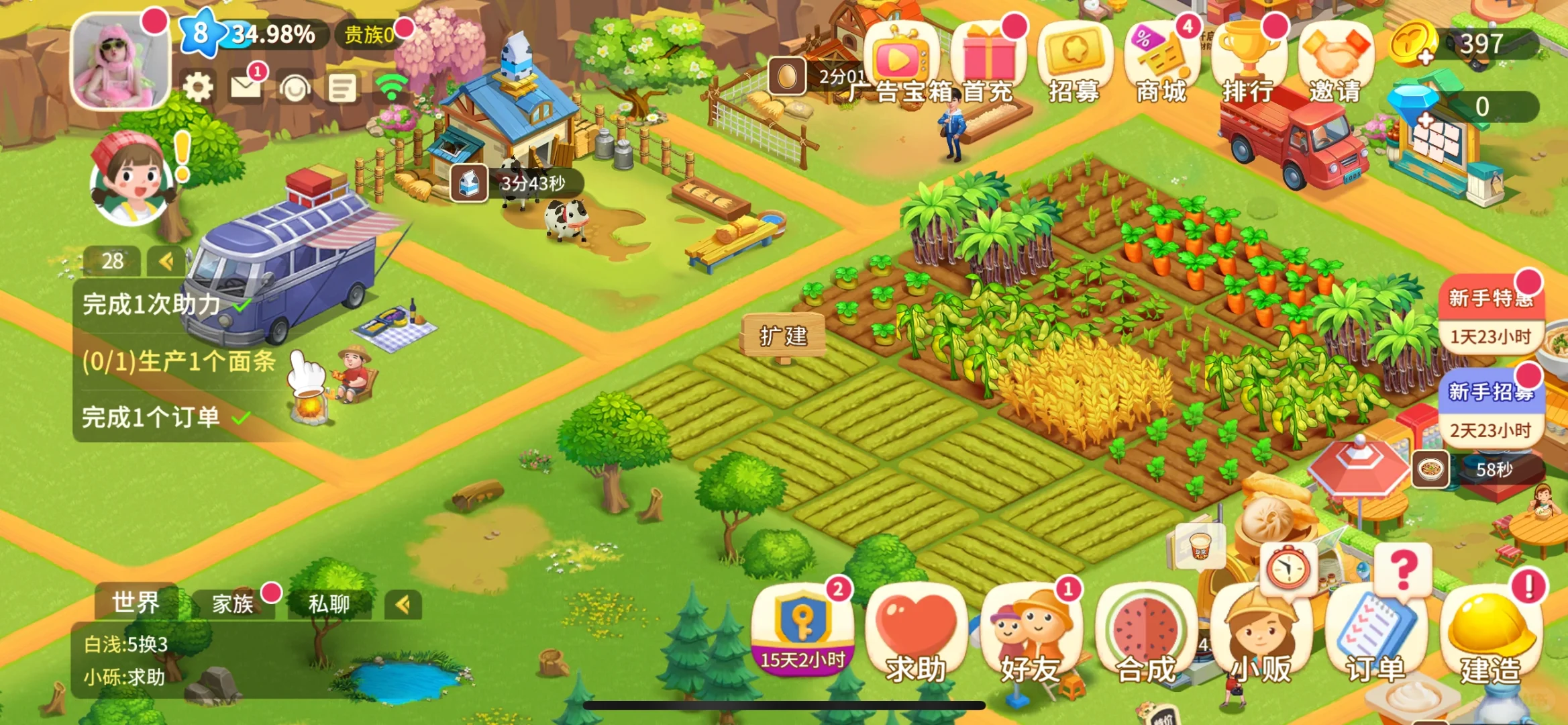
Task: Switch to the 世界 chat tab
Action: pyautogui.click(x=136, y=603)
